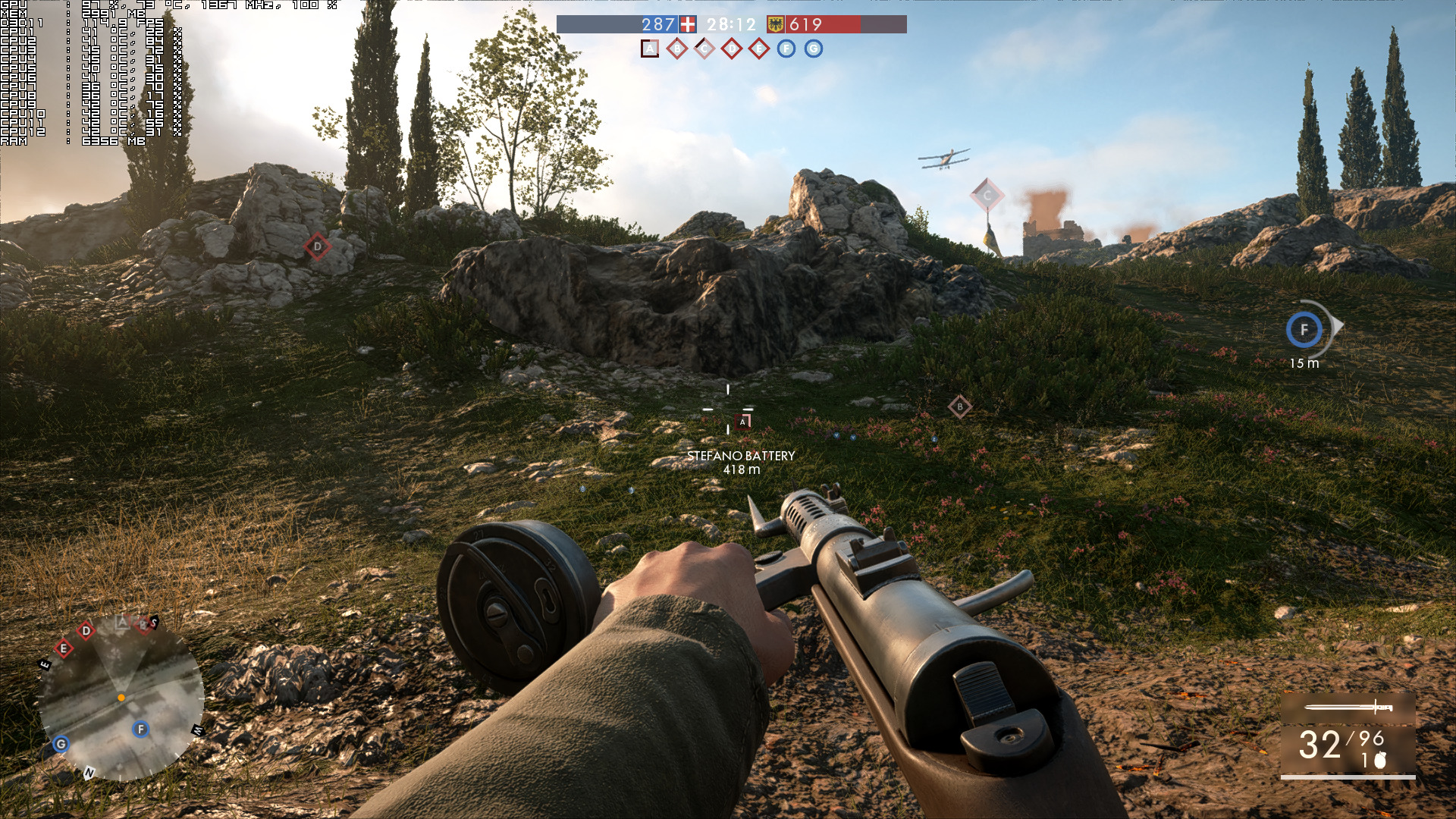Select flag C in the top objective bar
The width and height of the screenshot is (1456, 819).
click(x=704, y=49)
